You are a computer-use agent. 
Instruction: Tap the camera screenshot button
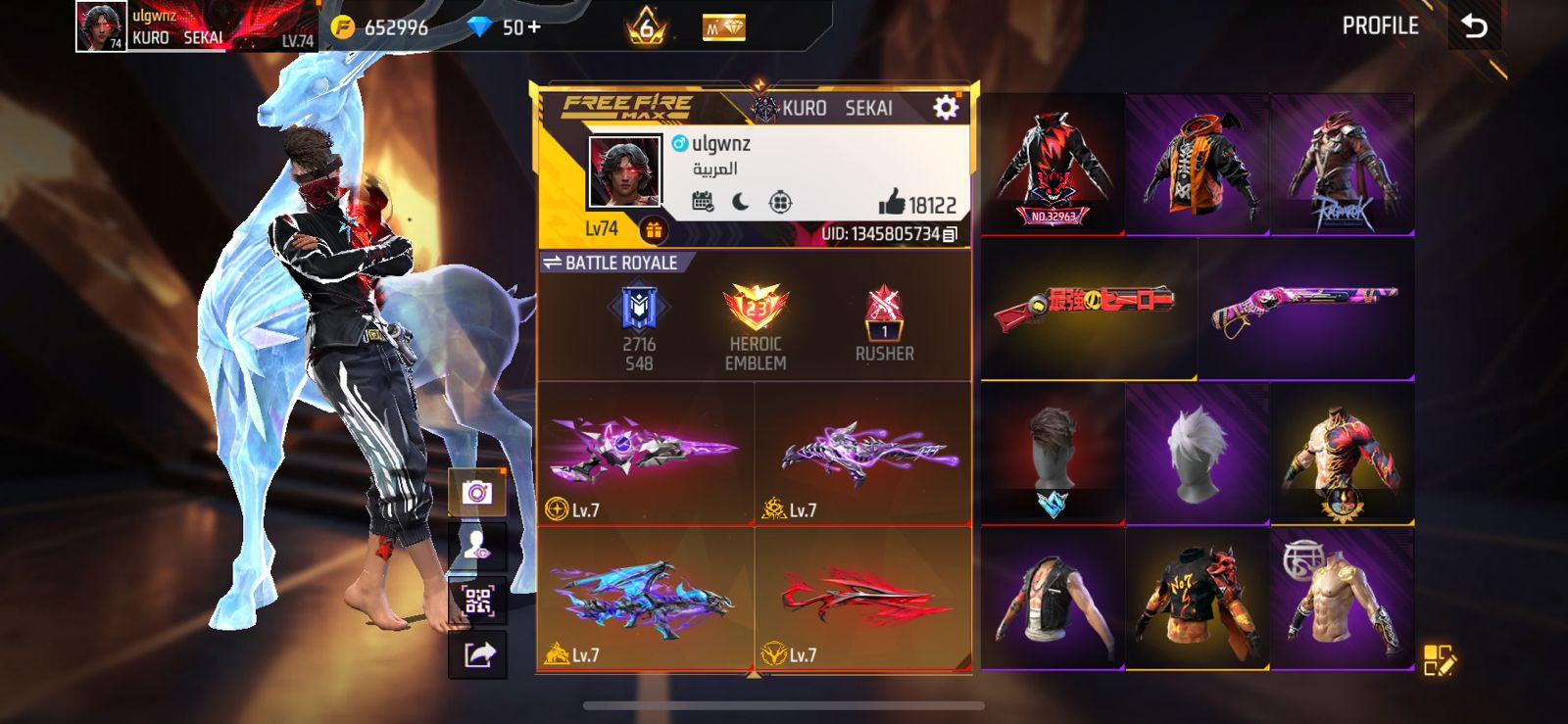coord(477,492)
